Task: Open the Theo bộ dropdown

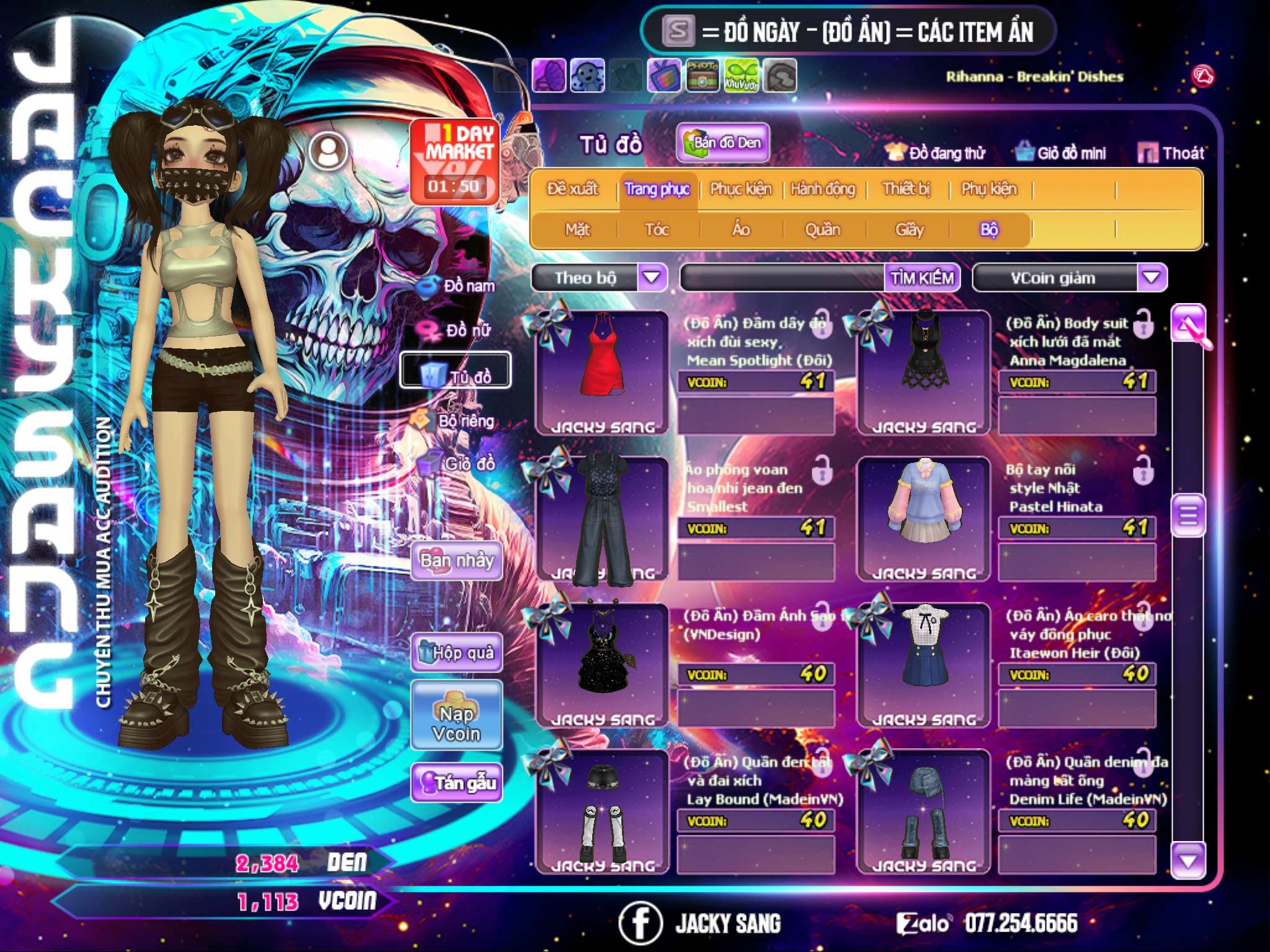Action: 652,277
